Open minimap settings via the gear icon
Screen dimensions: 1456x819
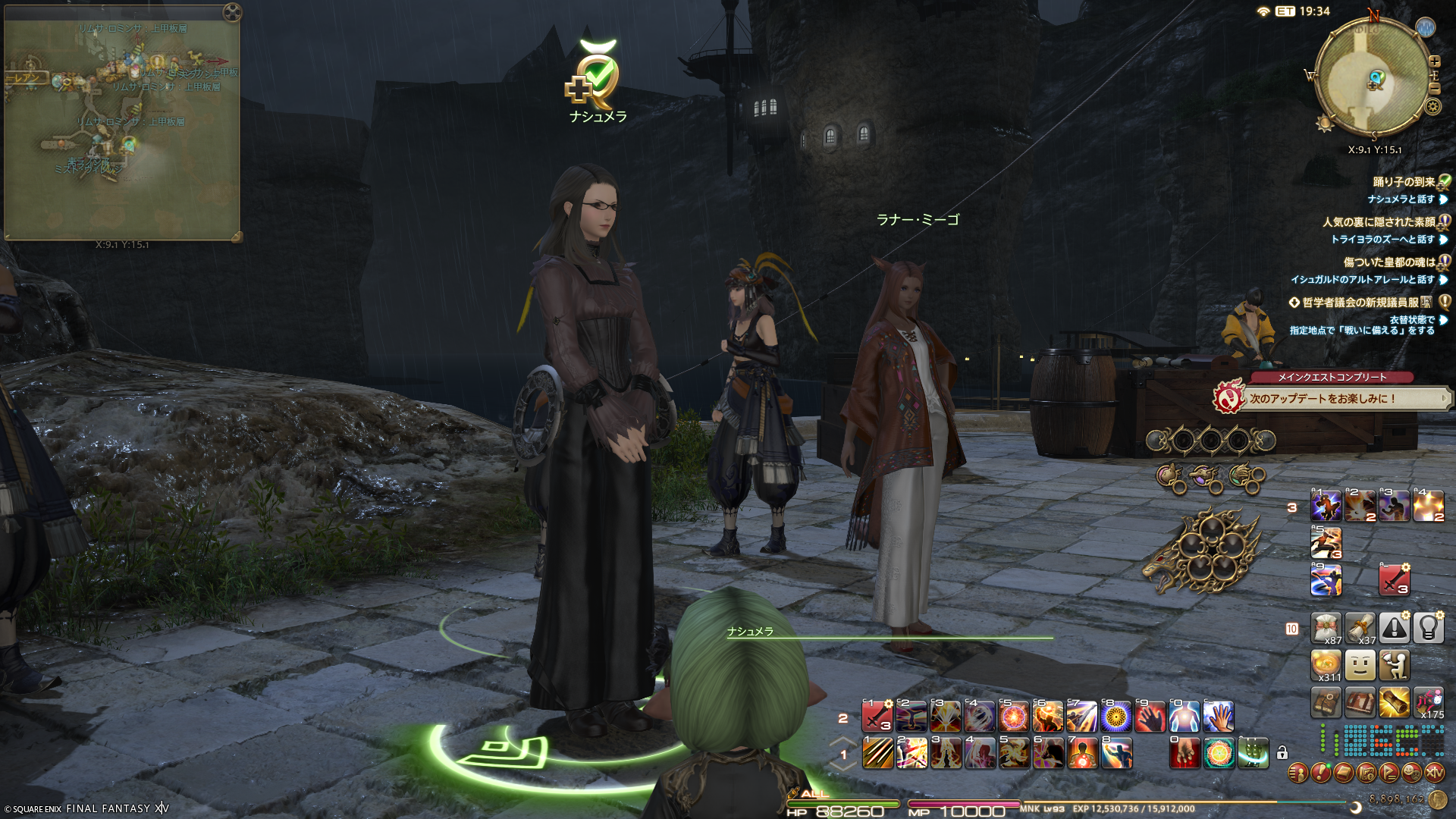[1432, 106]
